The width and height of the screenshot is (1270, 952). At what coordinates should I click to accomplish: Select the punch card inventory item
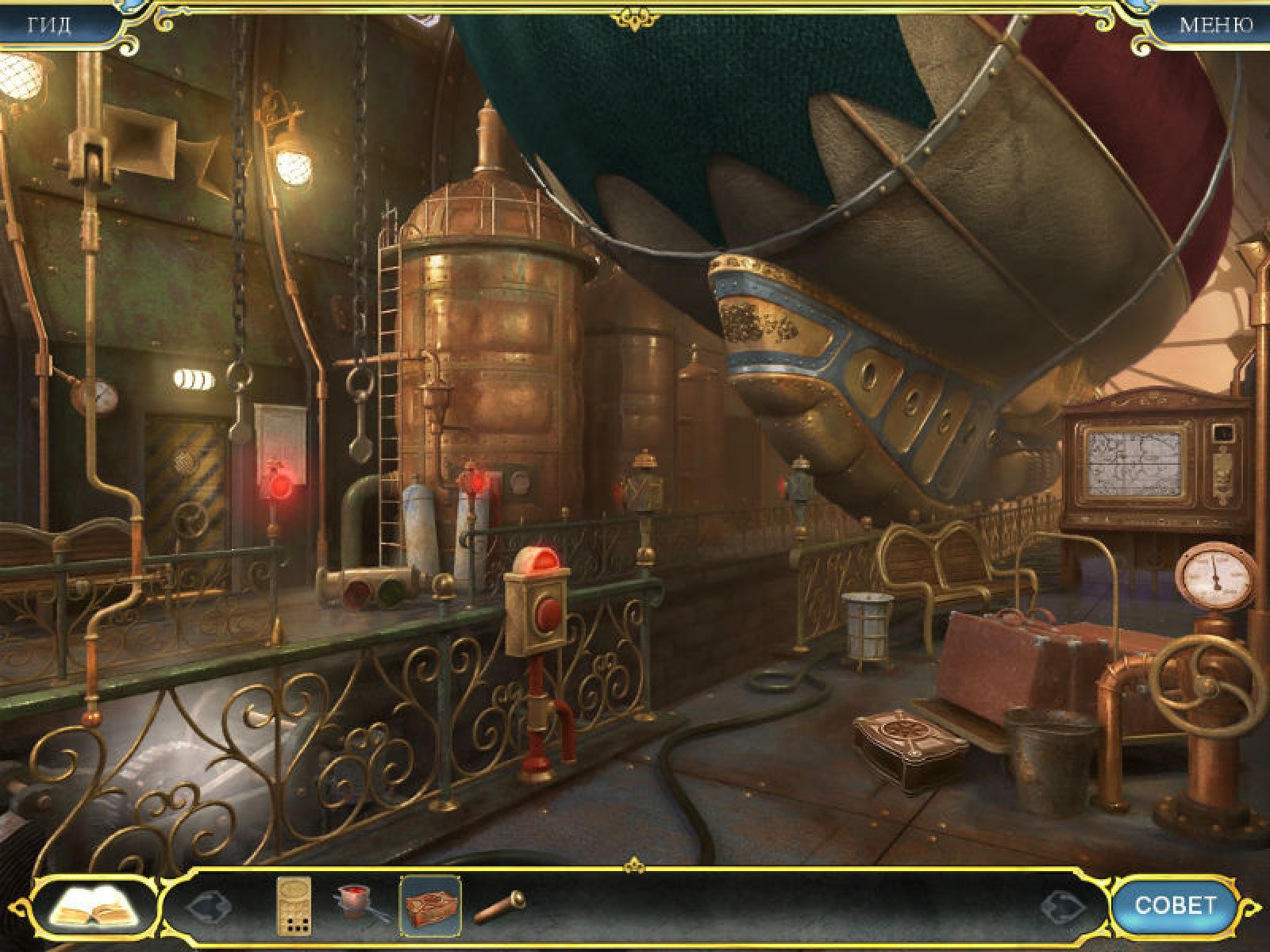click(x=293, y=905)
